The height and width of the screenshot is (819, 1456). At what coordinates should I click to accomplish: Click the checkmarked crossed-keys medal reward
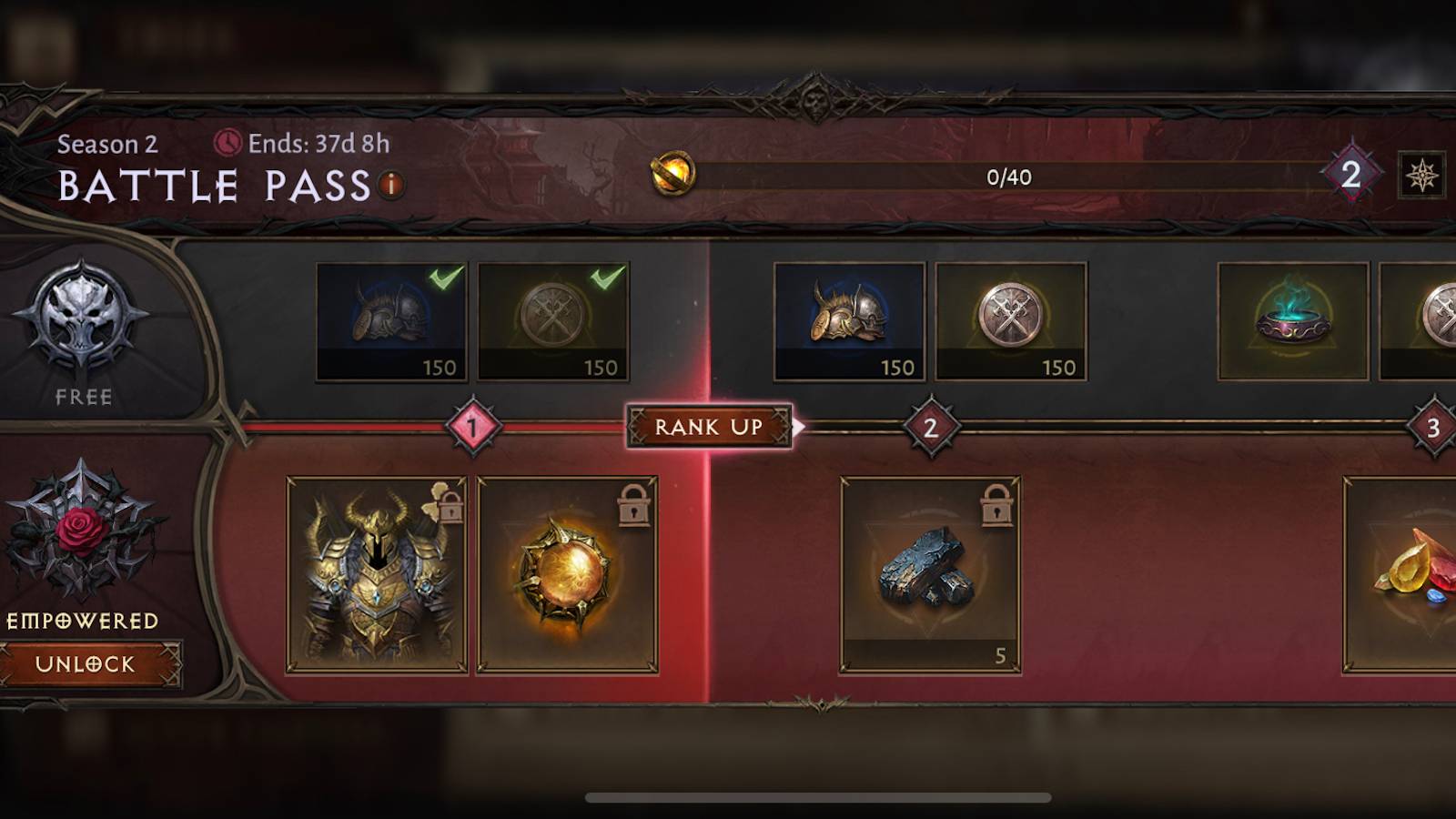click(x=553, y=320)
